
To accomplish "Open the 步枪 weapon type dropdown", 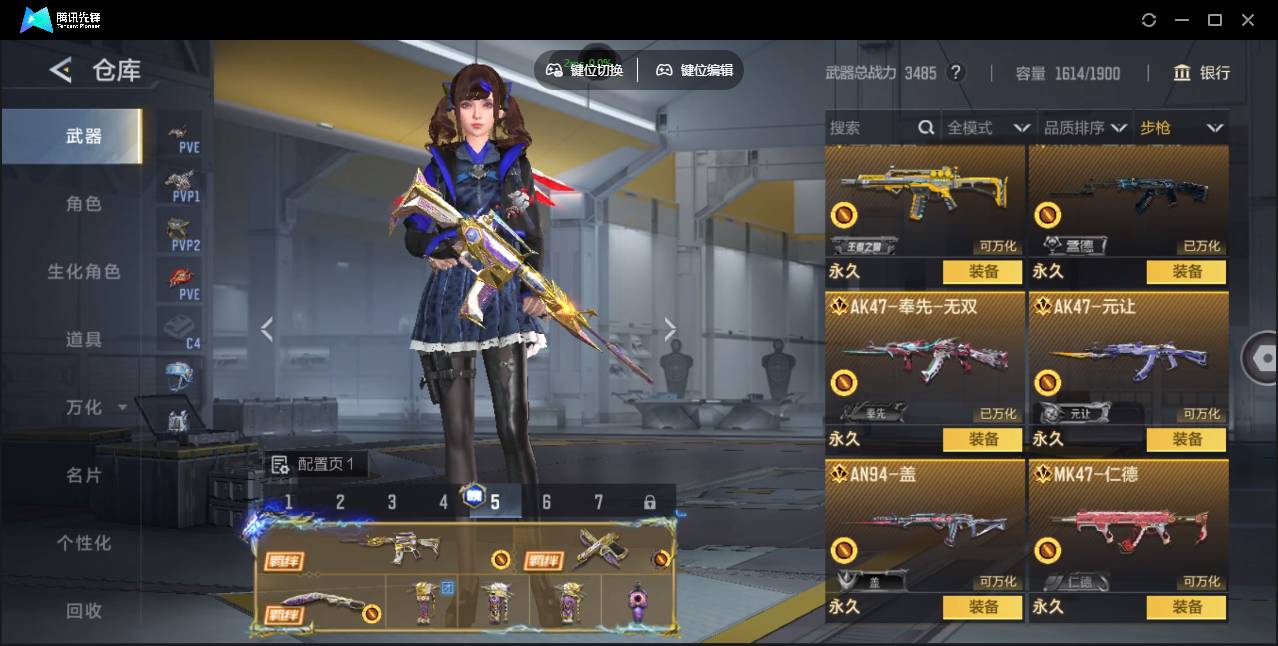I will (1181, 128).
